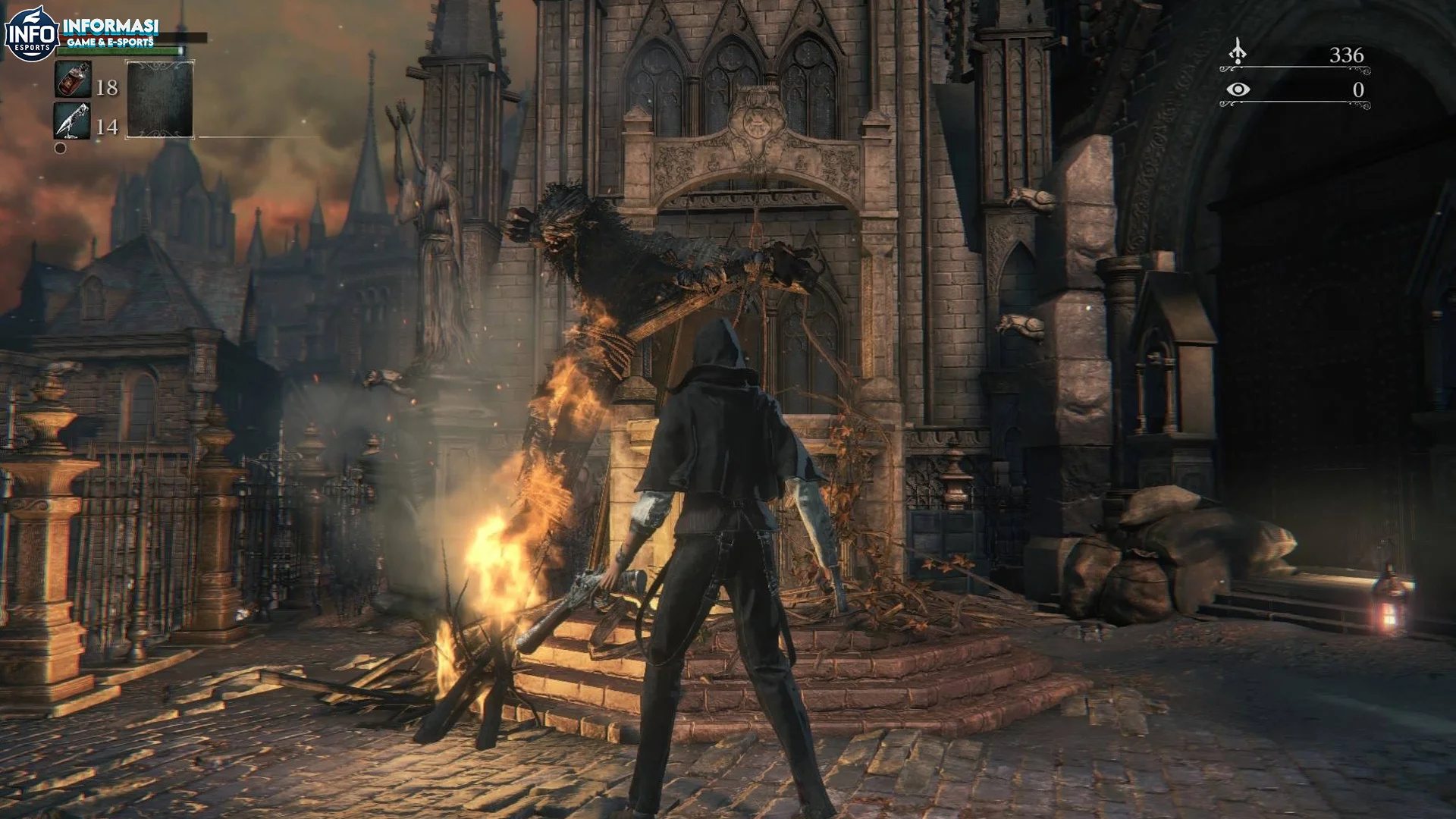This screenshot has width=1456, height=819.
Task: Select the Blood Vial item icon
Action: tap(74, 79)
